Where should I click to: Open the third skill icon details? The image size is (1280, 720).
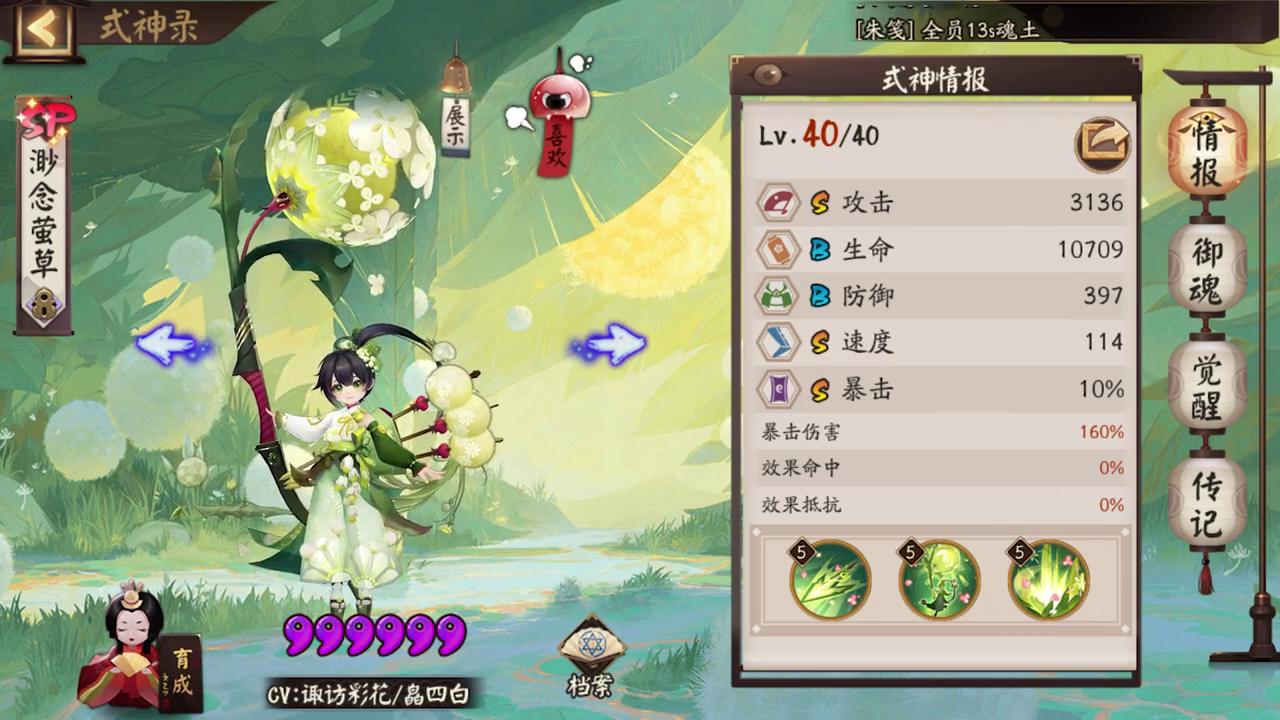pyautogui.click(x=1047, y=580)
